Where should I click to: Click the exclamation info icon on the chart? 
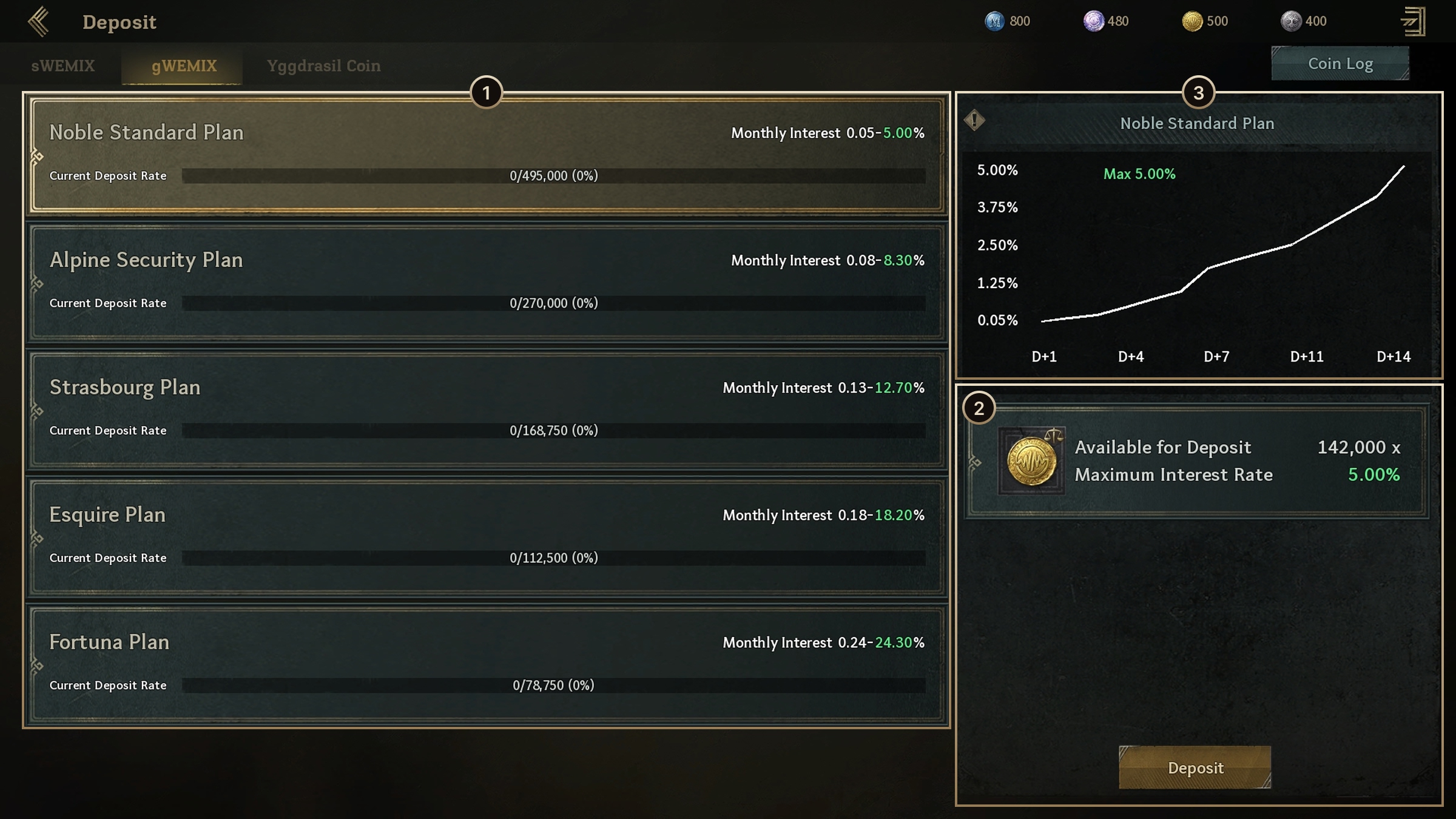pos(974,120)
